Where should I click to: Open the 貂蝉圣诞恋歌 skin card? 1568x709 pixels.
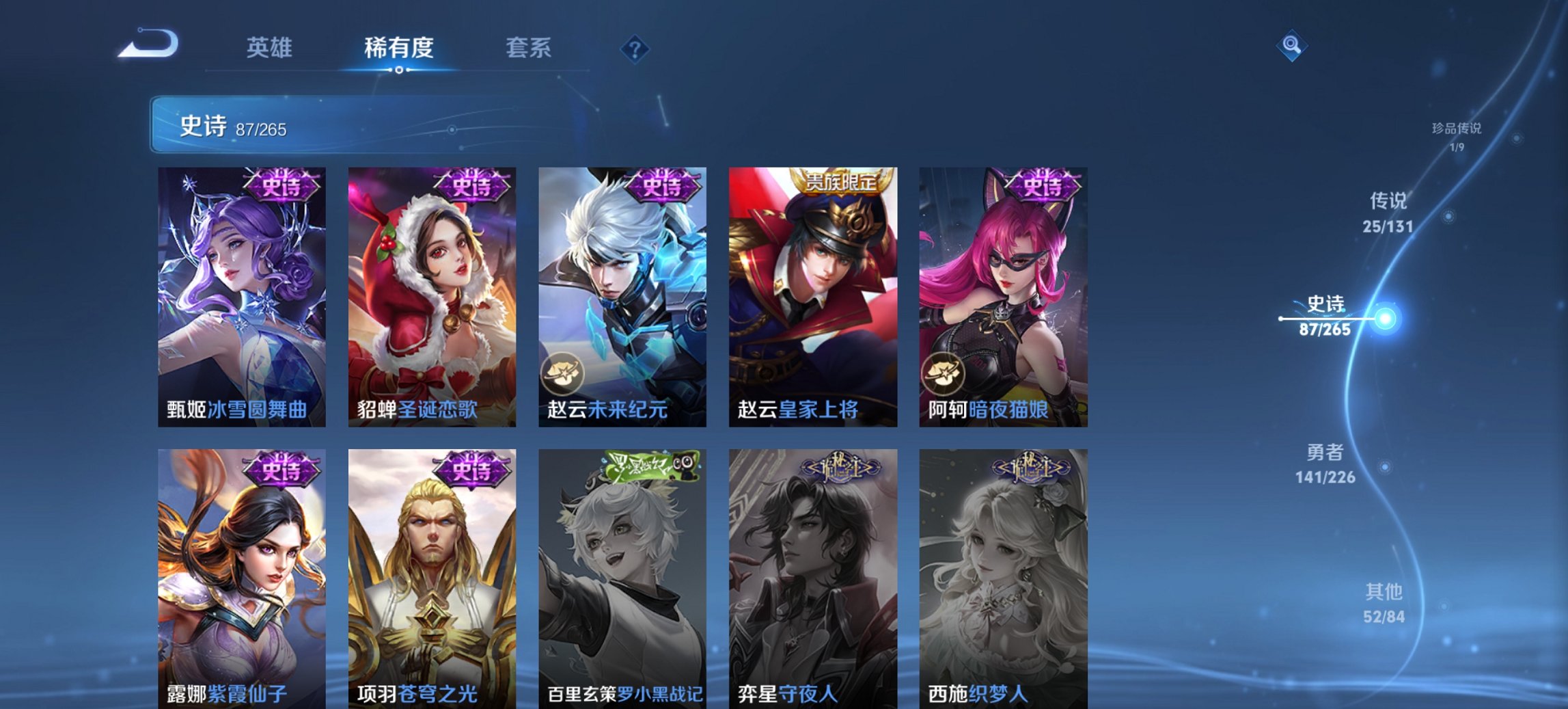coord(429,294)
